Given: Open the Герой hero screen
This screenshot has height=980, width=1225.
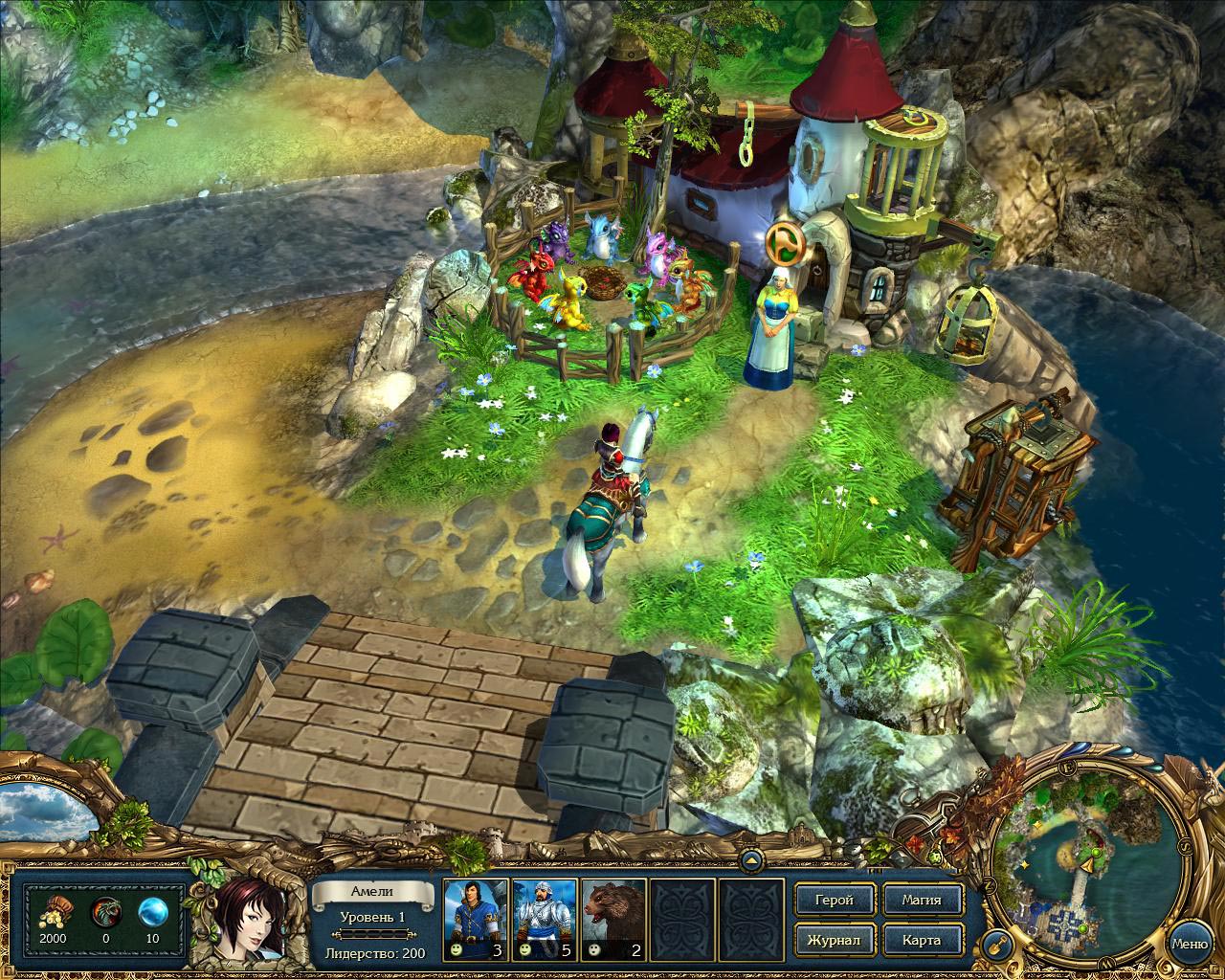Looking at the screenshot, I should point(834,900).
